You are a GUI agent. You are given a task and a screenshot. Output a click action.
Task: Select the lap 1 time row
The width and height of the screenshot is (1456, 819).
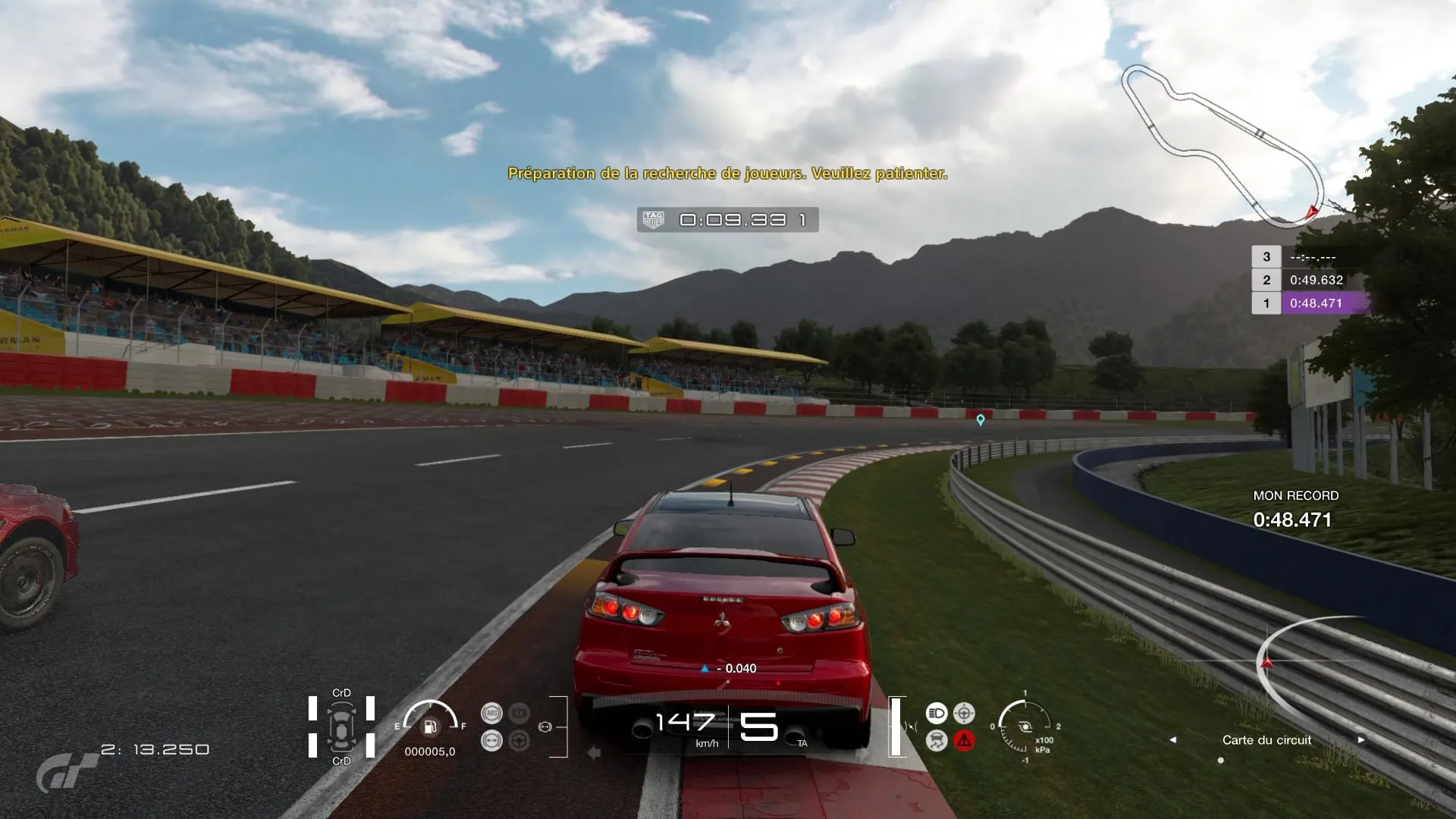(x=1310, y=303)
